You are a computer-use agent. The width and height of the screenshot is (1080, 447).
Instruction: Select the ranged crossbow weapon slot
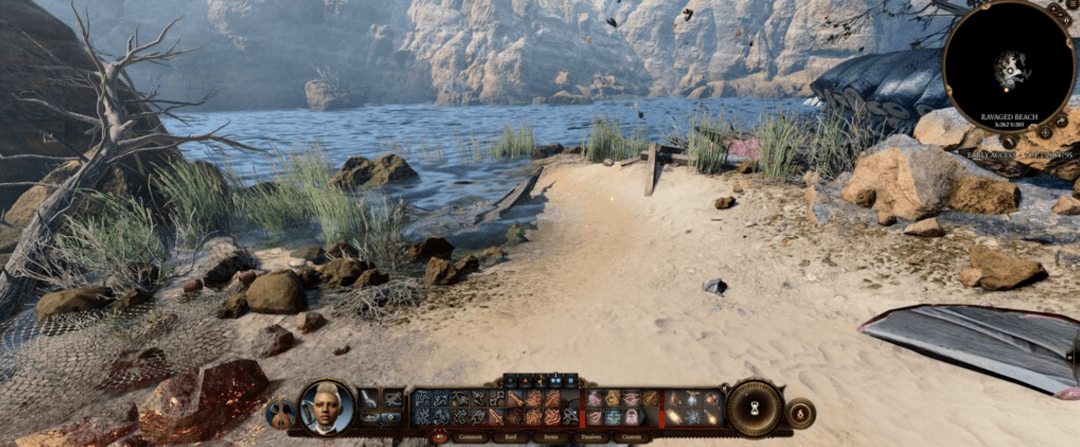click(393, 399)
